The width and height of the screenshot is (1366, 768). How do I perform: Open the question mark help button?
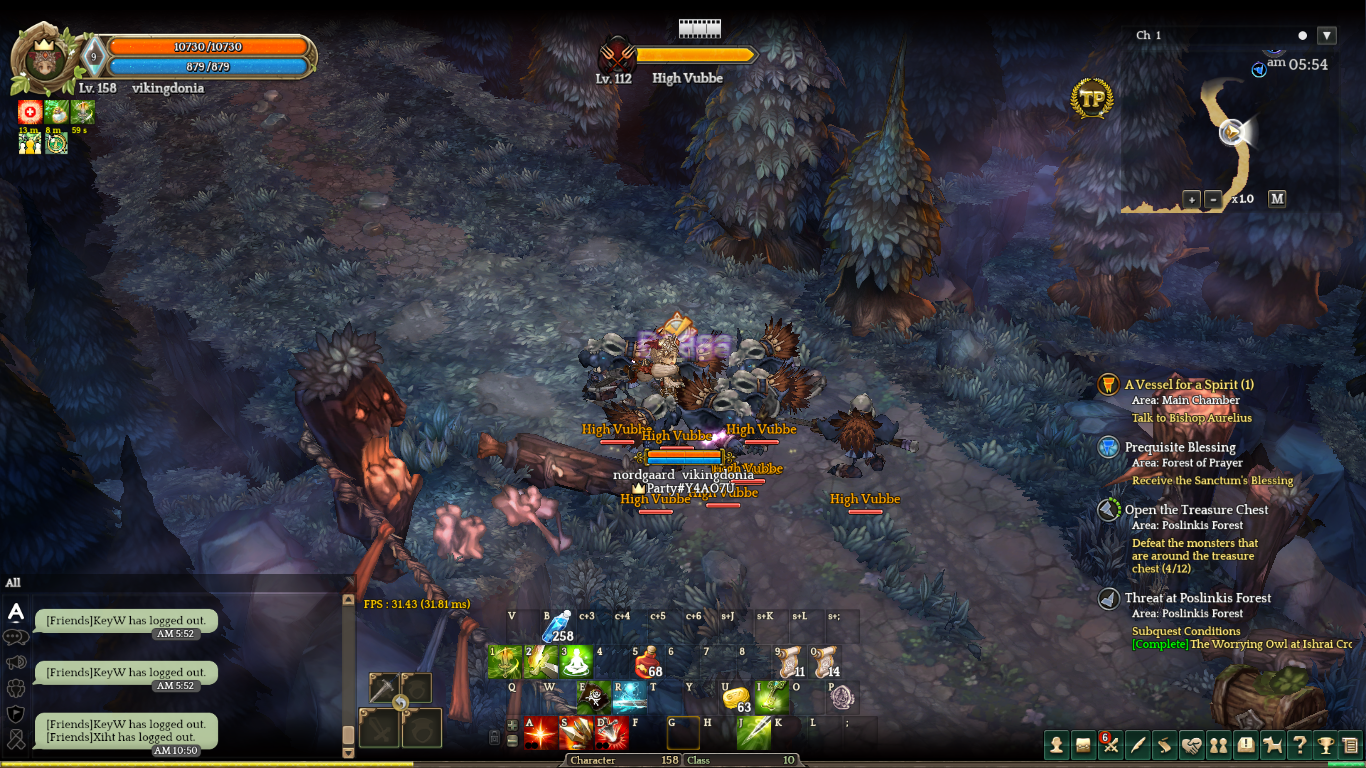coord(1299,744)
